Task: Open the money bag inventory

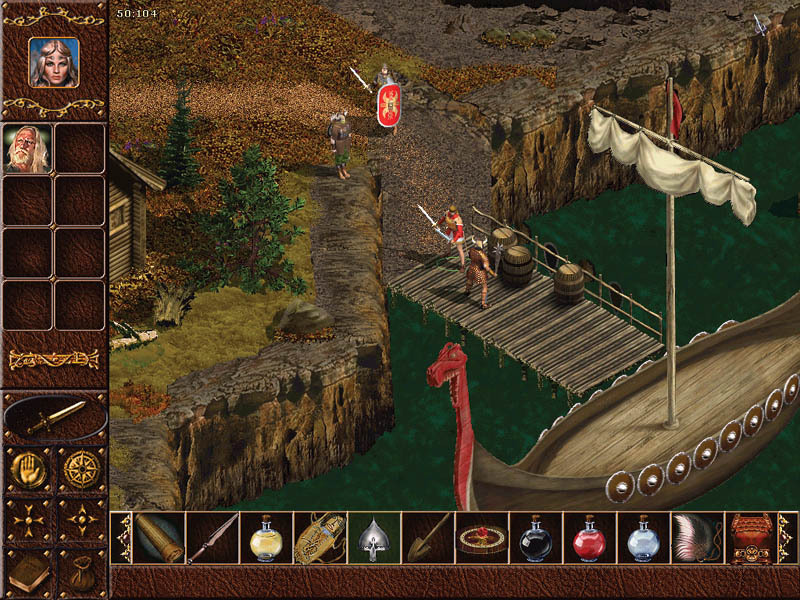Action: [x=80, y=572]
